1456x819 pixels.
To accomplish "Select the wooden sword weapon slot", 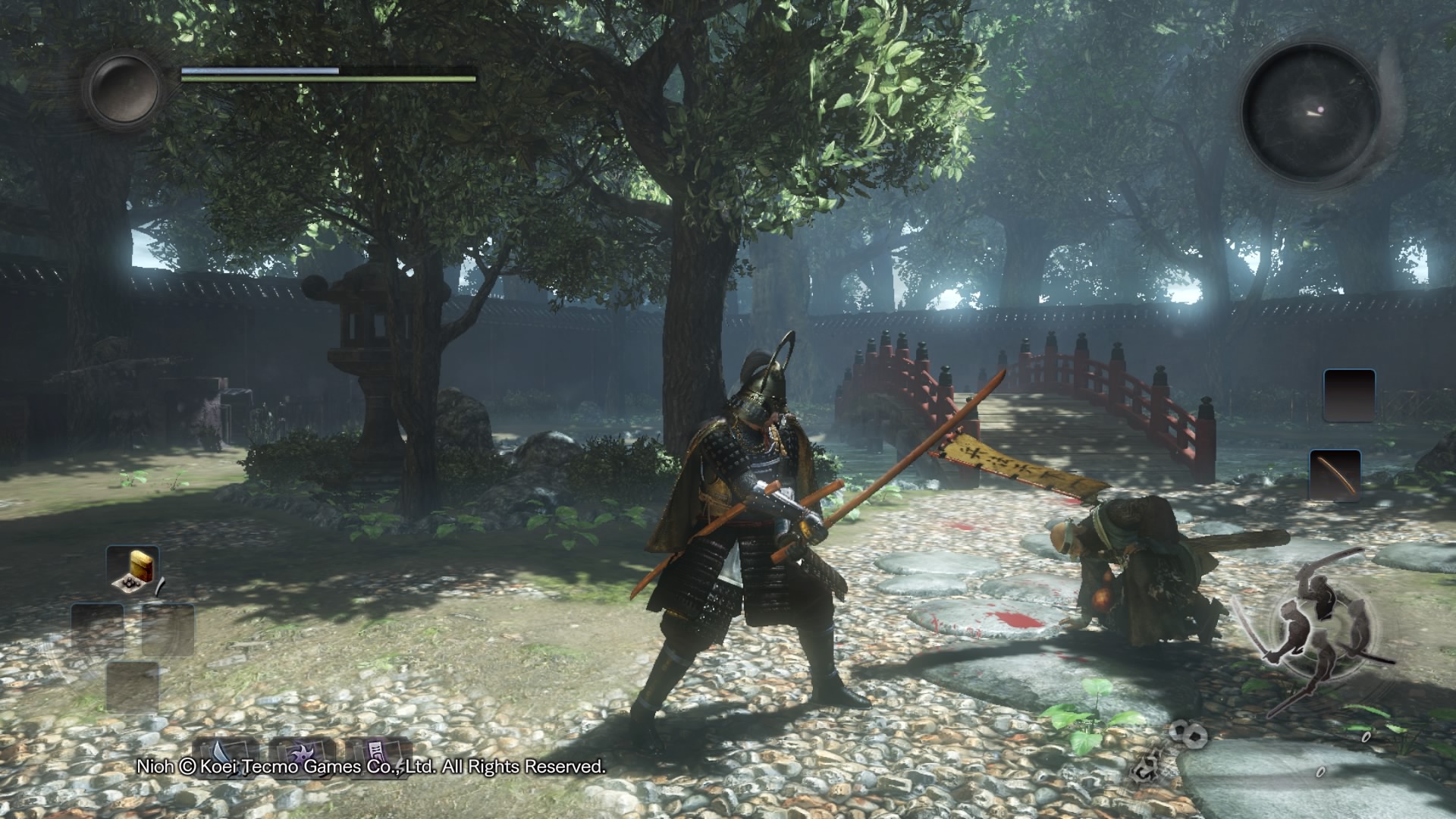I will point(1335,475).
